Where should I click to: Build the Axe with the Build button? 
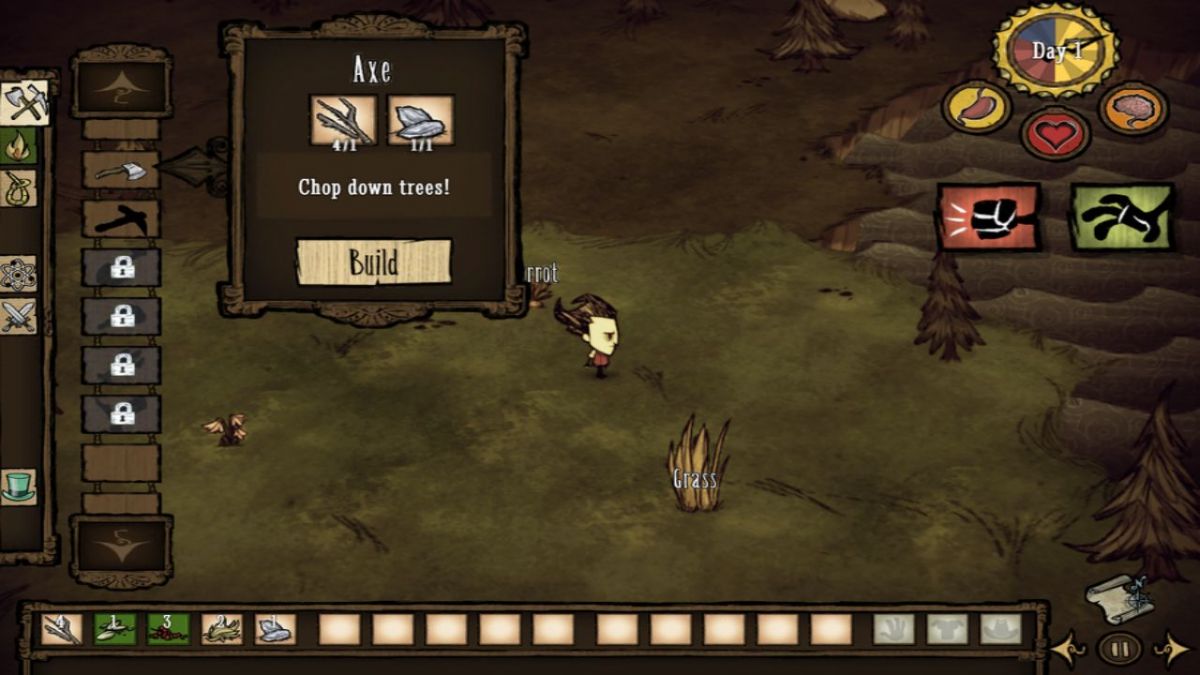[374, 262]
